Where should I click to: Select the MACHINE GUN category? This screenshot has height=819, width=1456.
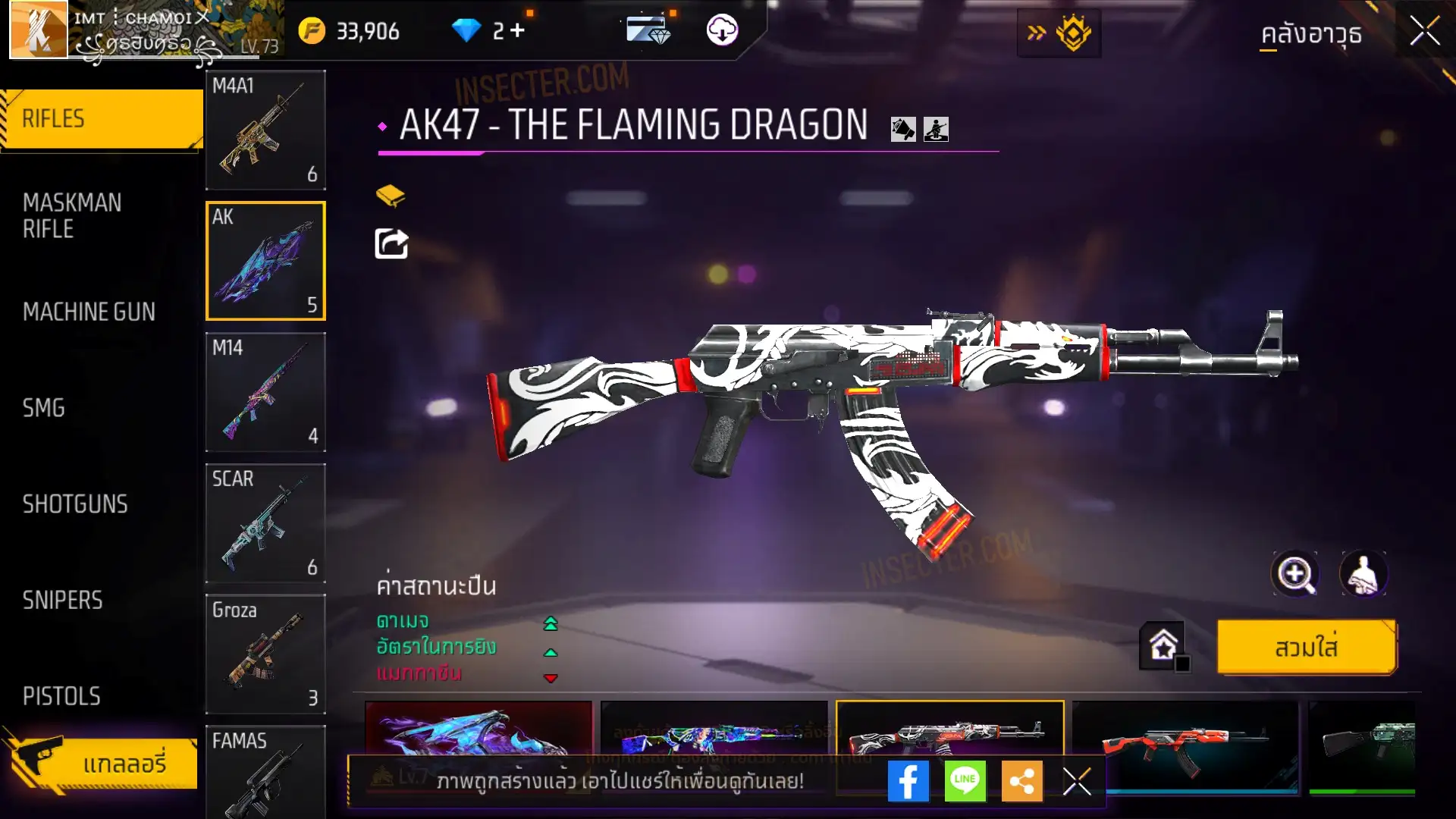(89, 312)
